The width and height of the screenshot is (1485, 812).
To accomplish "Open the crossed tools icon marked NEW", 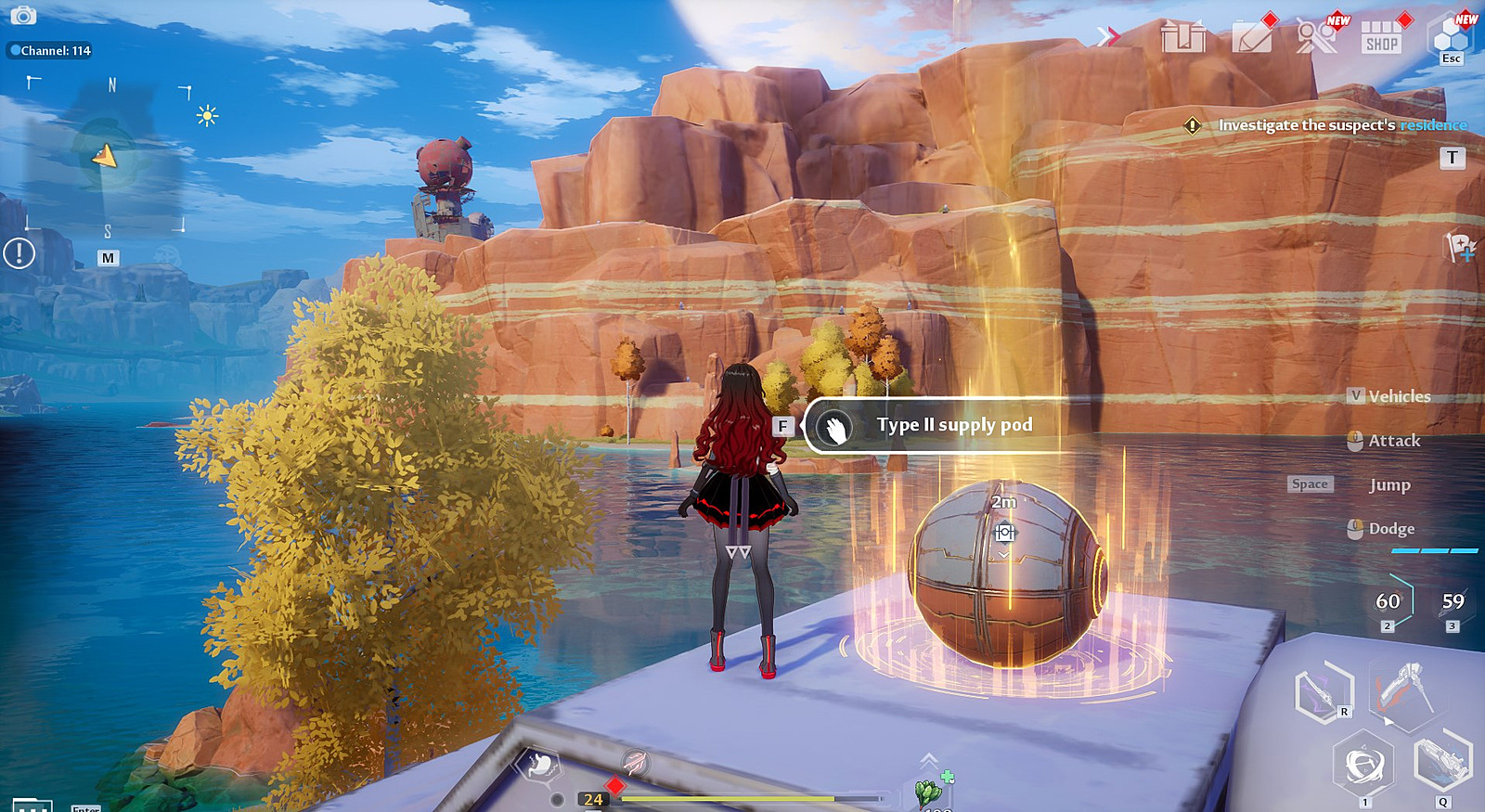I will tap(1316, 37).
